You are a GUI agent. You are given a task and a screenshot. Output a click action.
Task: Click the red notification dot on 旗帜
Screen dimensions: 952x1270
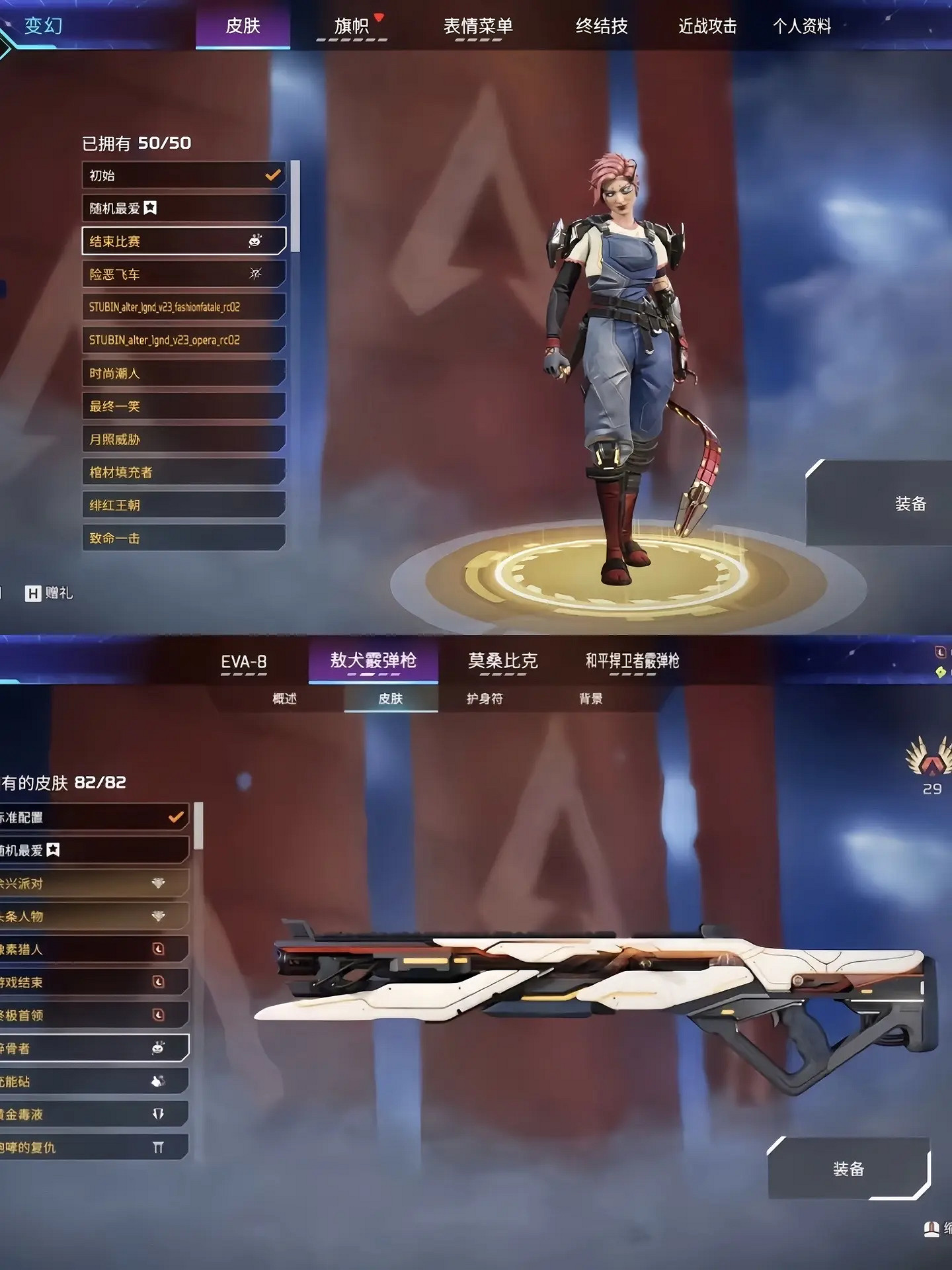[x=378, y=17]
